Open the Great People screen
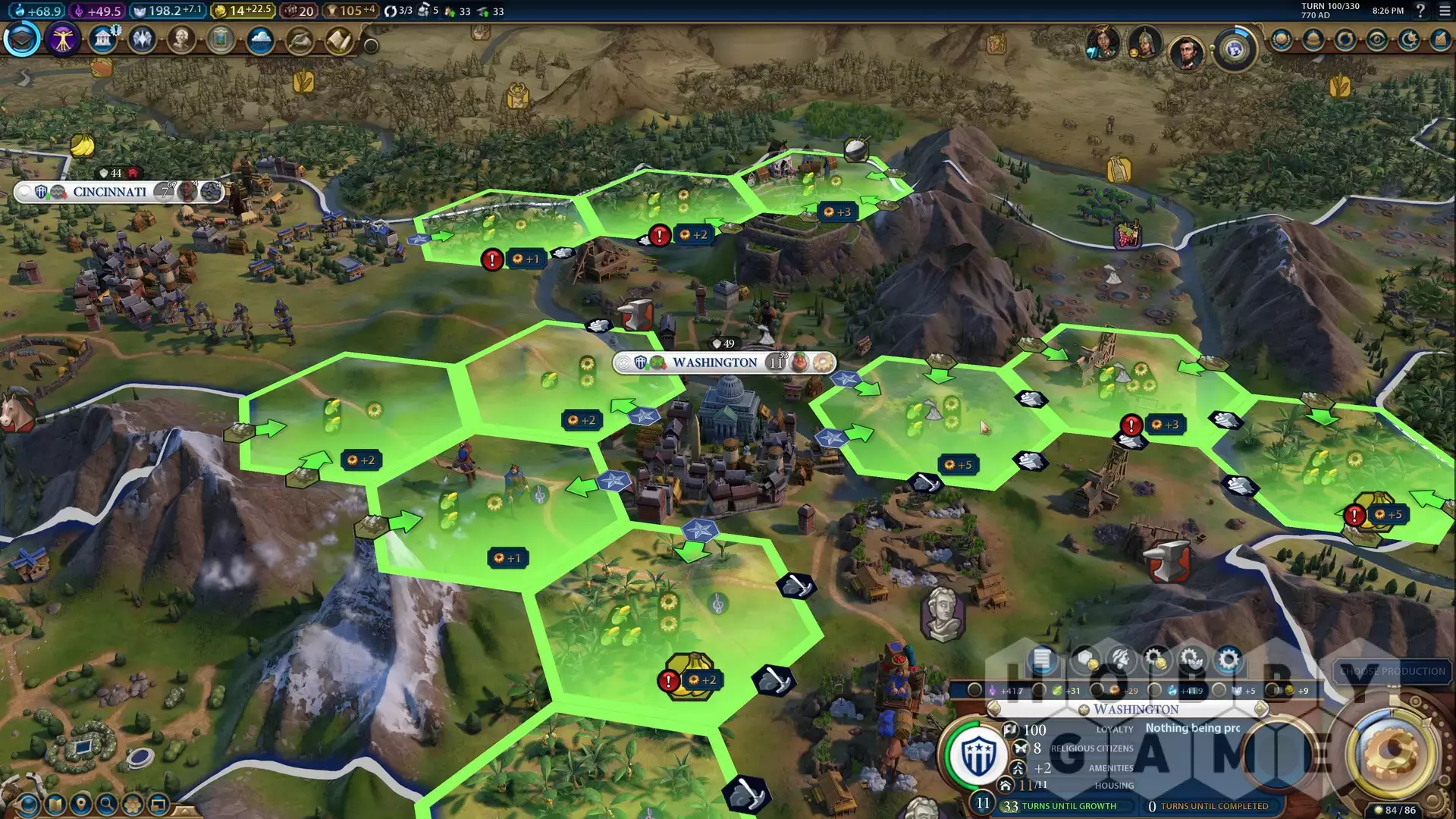The height and width of the screenshot is (819, 1456). click(x=181, y=39)
